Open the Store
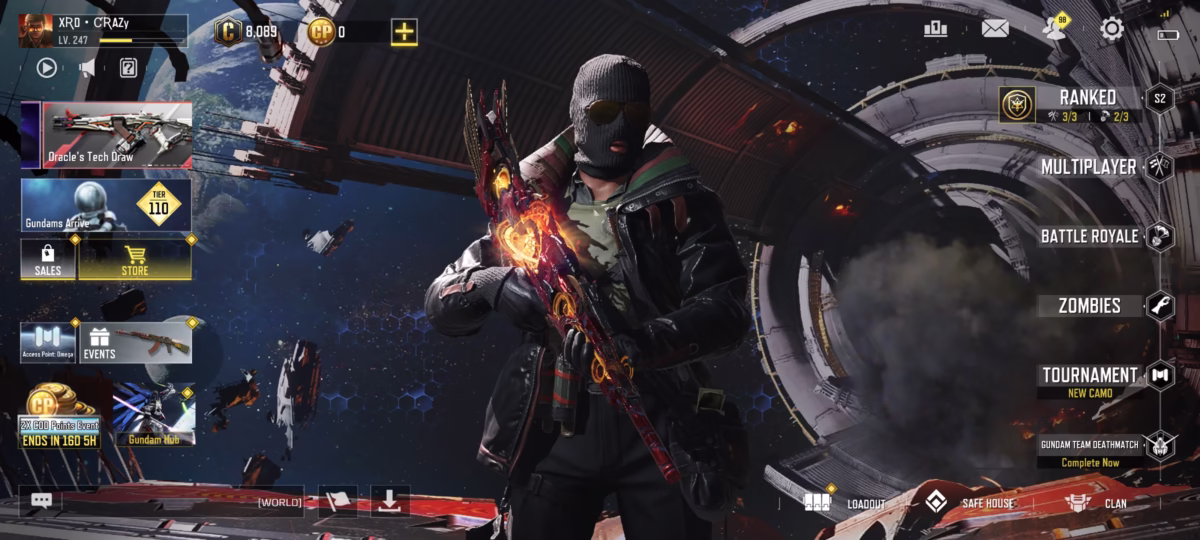The image size is (1200, 540). point(134,259)
